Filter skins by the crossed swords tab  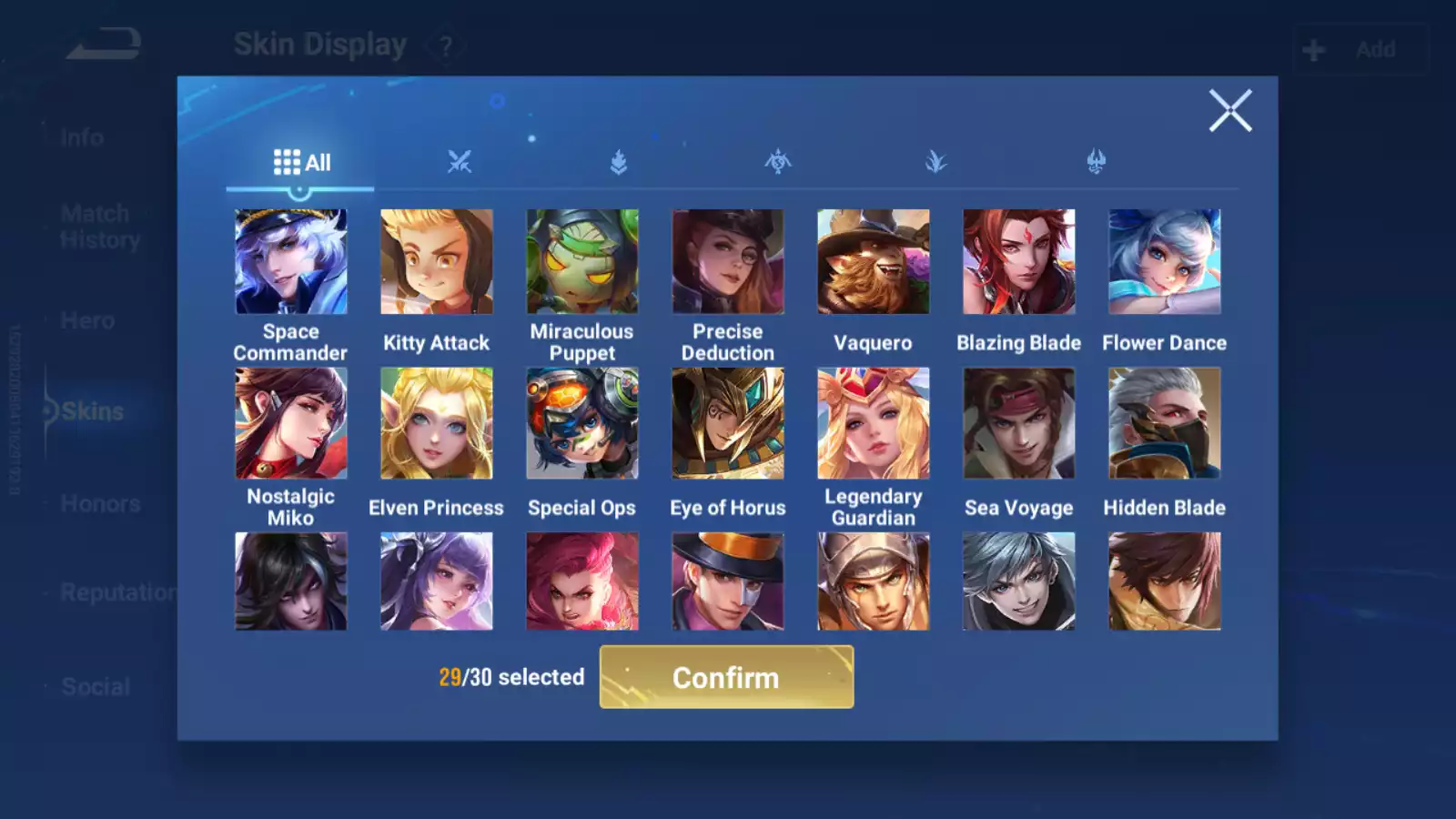click(460, 163)
